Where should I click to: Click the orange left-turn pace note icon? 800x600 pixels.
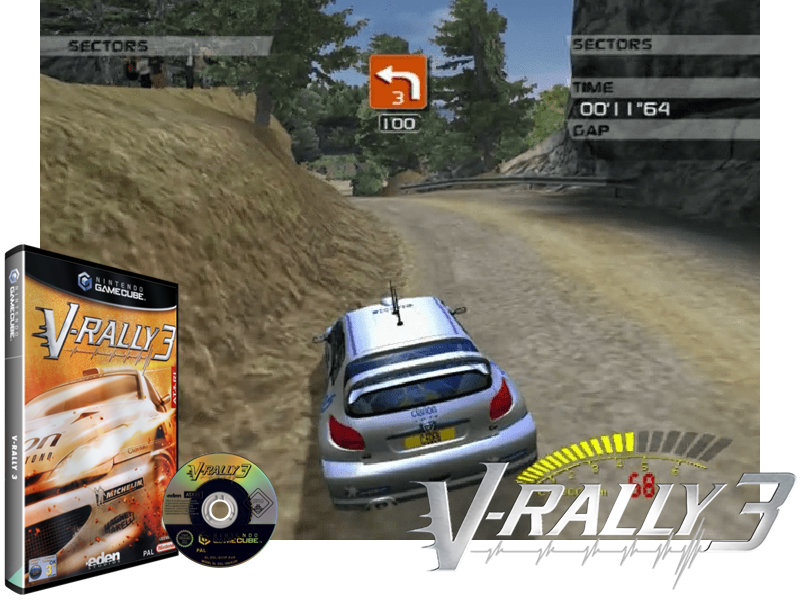click(398, 81)
